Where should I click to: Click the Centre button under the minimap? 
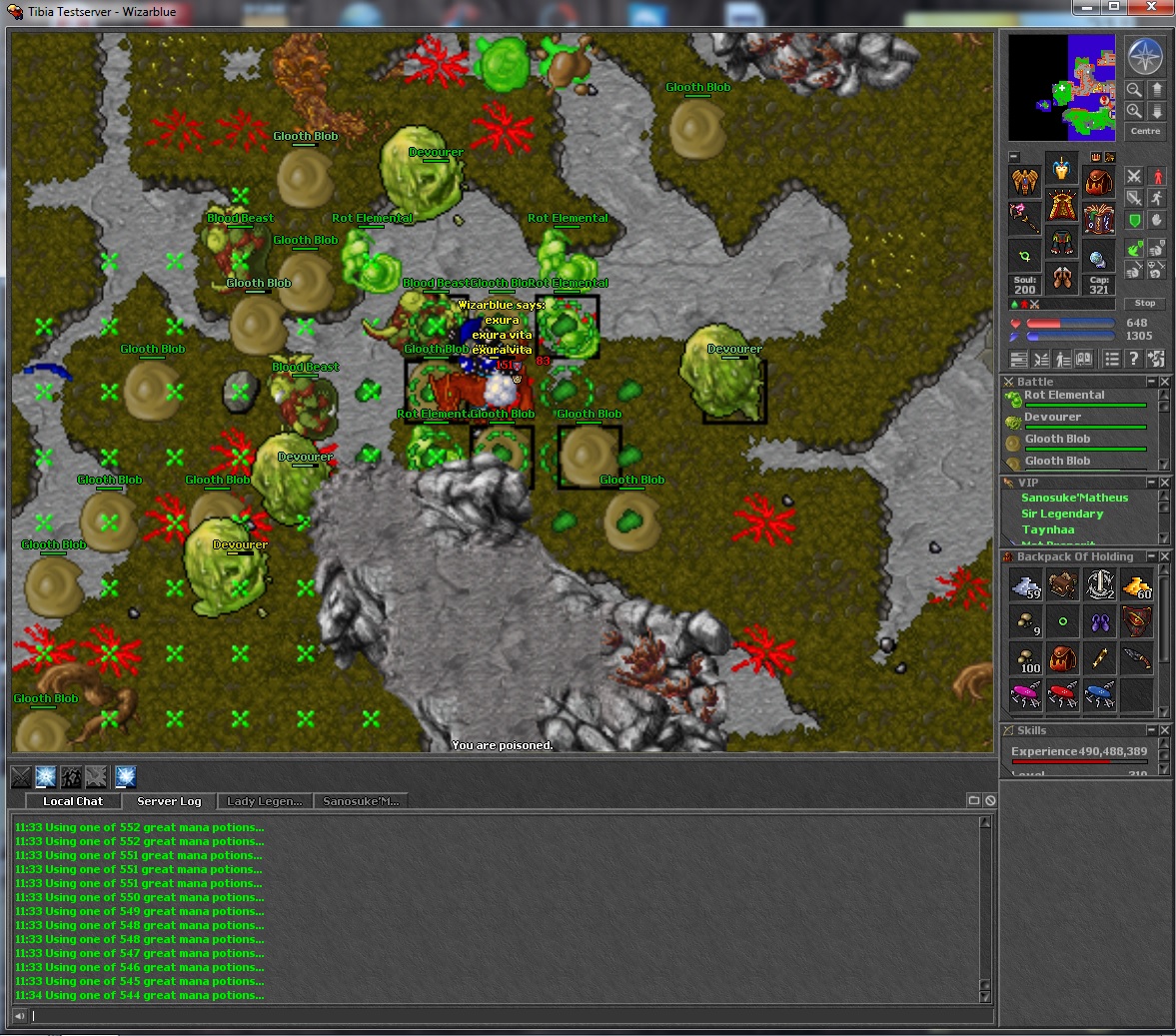point(1145,131)
